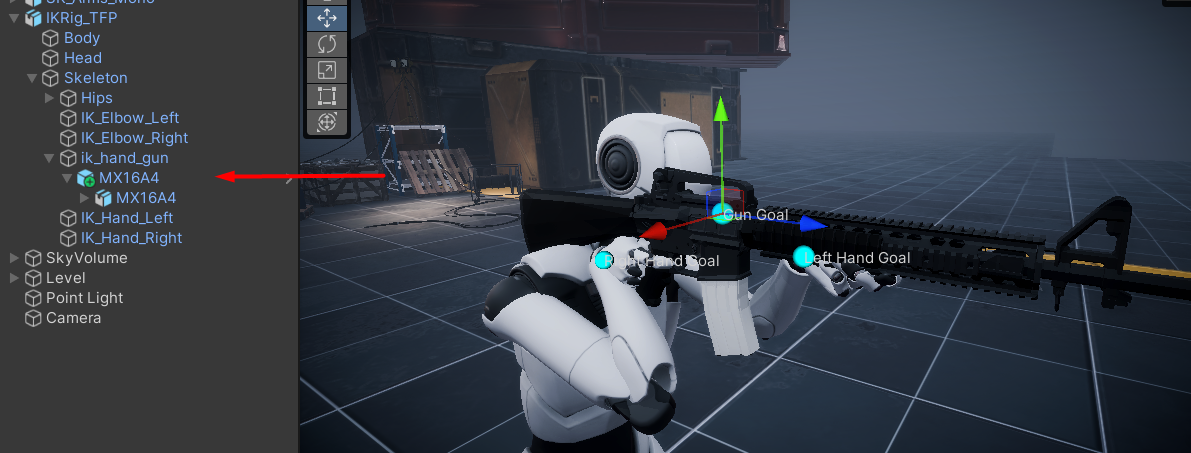Select the Camera object
This screenshot has height=453, width=1191.
tap(73, 318)
